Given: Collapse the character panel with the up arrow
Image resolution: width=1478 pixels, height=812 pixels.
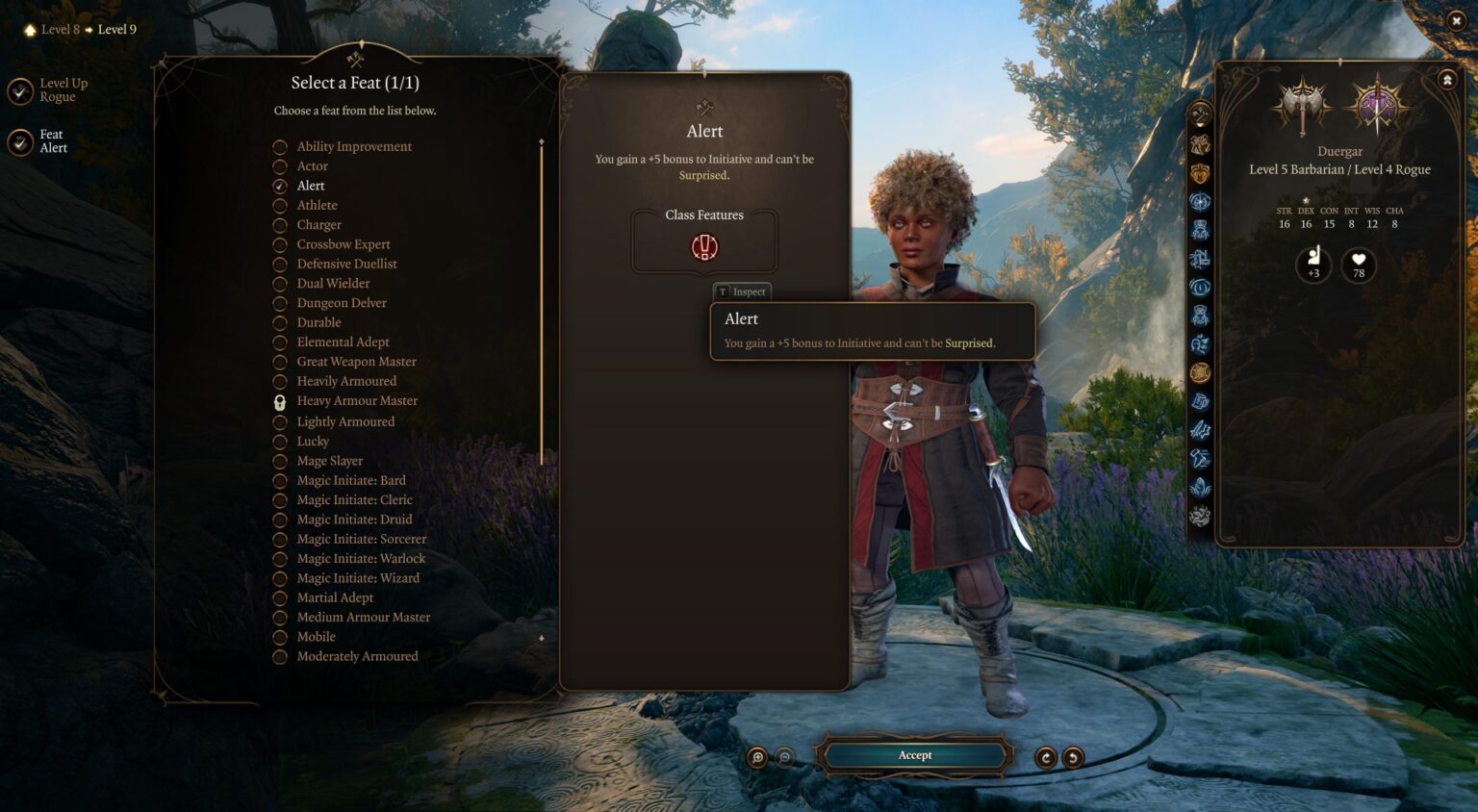Looking at the screenshot, I should point(1445,80).
